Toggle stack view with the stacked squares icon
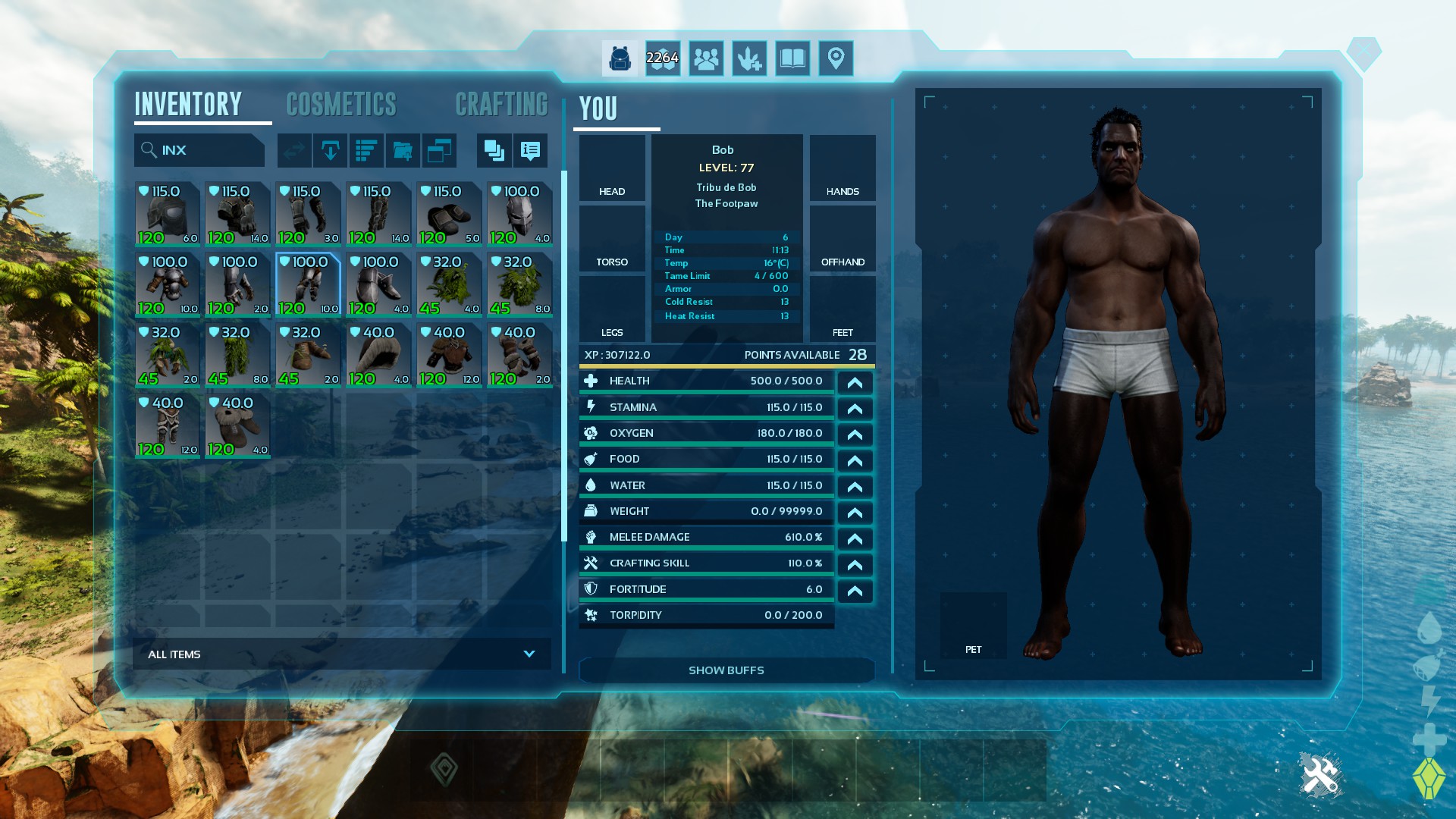The height and width of the screenshot is (819, 1456). pos(494,150)
